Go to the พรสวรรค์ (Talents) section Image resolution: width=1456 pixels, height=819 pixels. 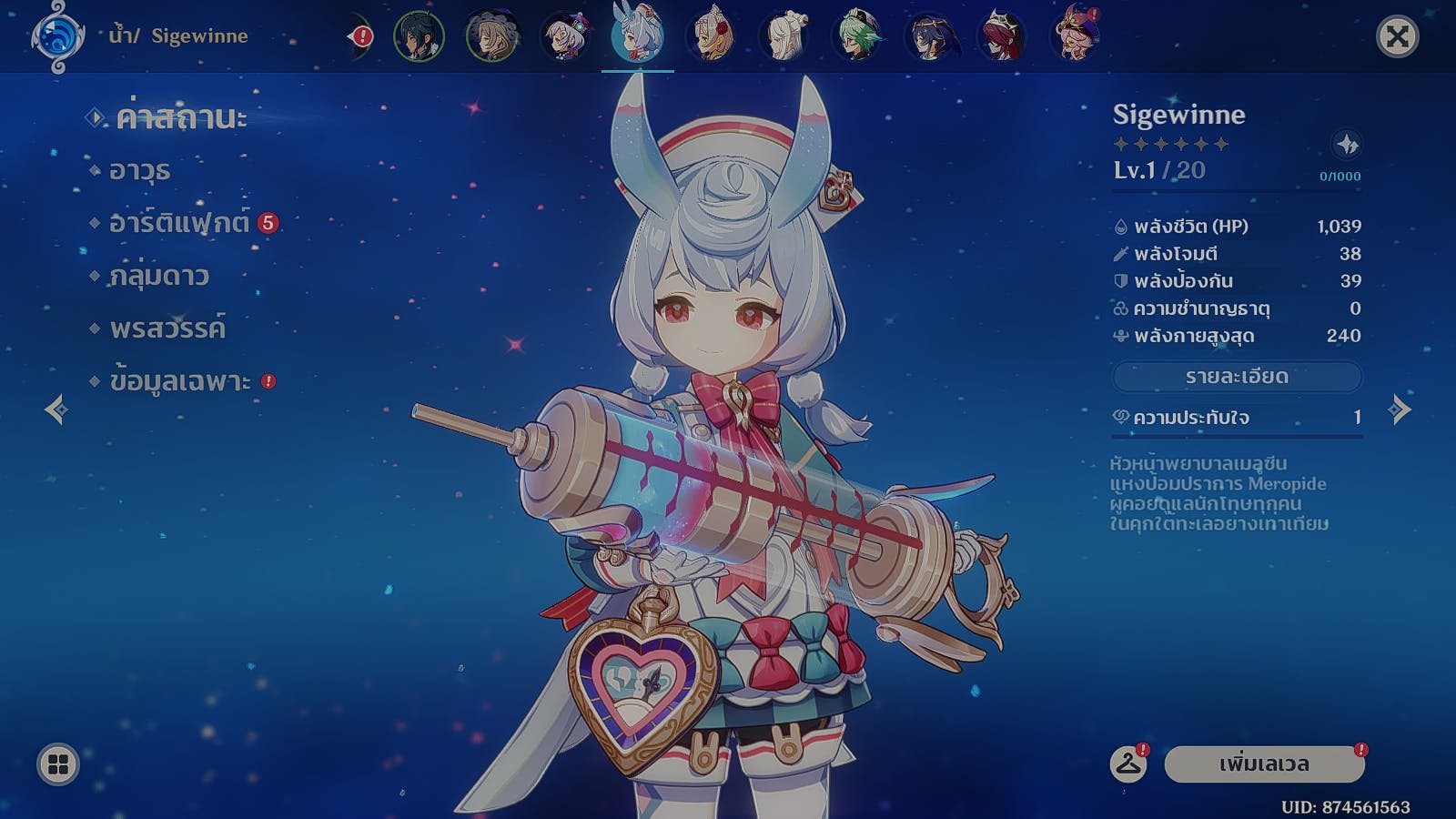[x=167, y=329]
